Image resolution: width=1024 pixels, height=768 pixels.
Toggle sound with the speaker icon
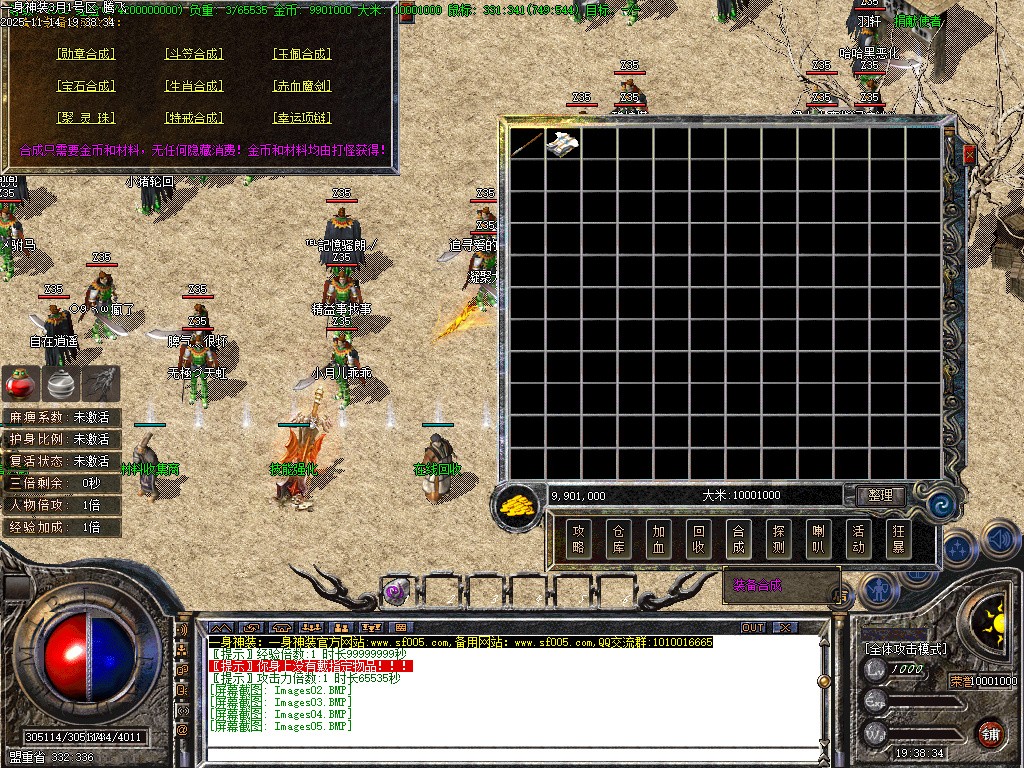pyautogui.click(x=1000, y=540)
